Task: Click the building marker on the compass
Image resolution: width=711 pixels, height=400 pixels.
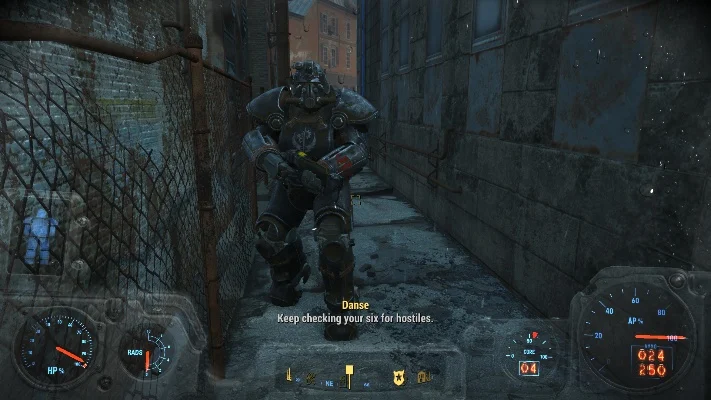Action: pyautogui.click(x=423, y=378)
